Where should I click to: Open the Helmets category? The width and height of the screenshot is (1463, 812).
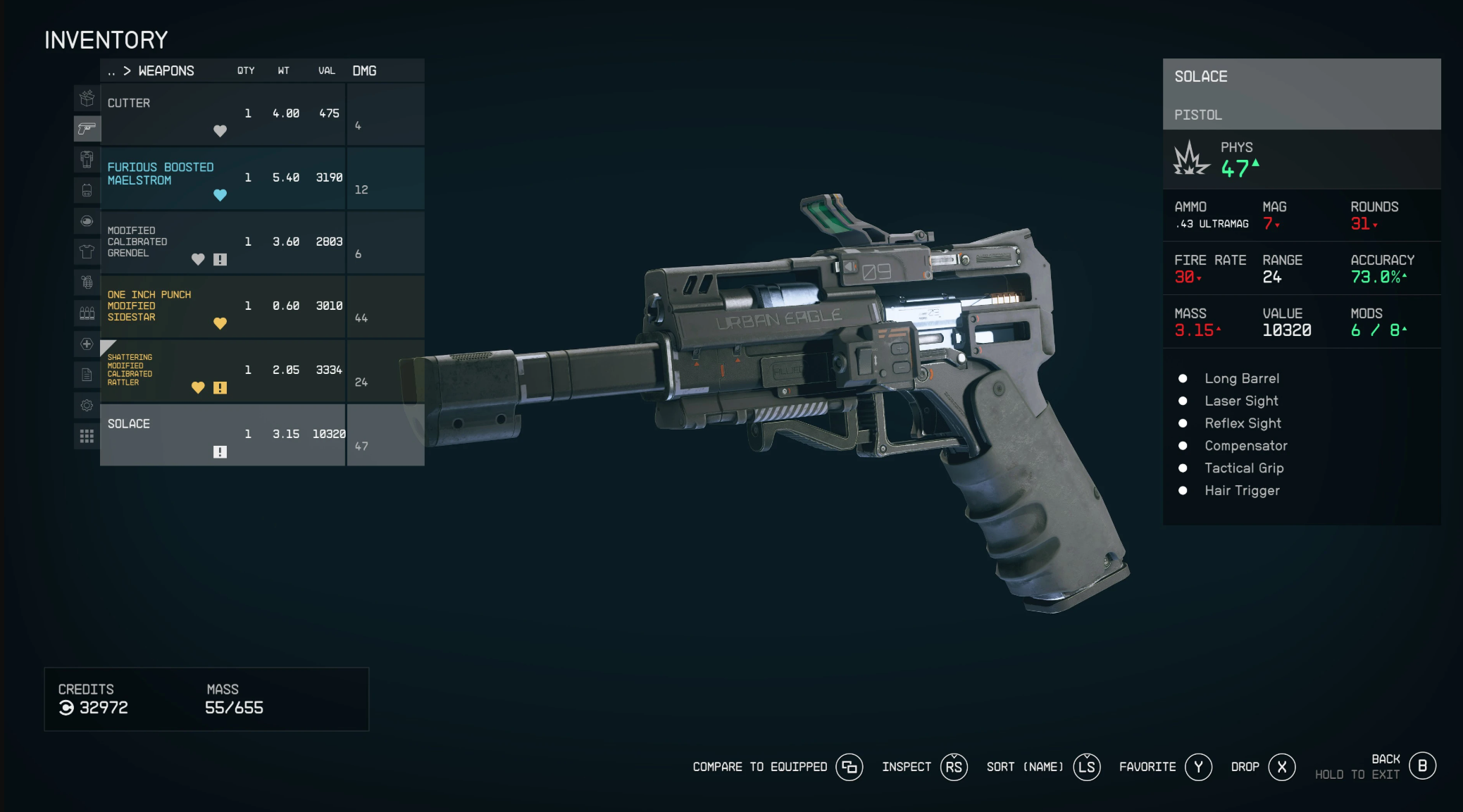tap(87, 221)
